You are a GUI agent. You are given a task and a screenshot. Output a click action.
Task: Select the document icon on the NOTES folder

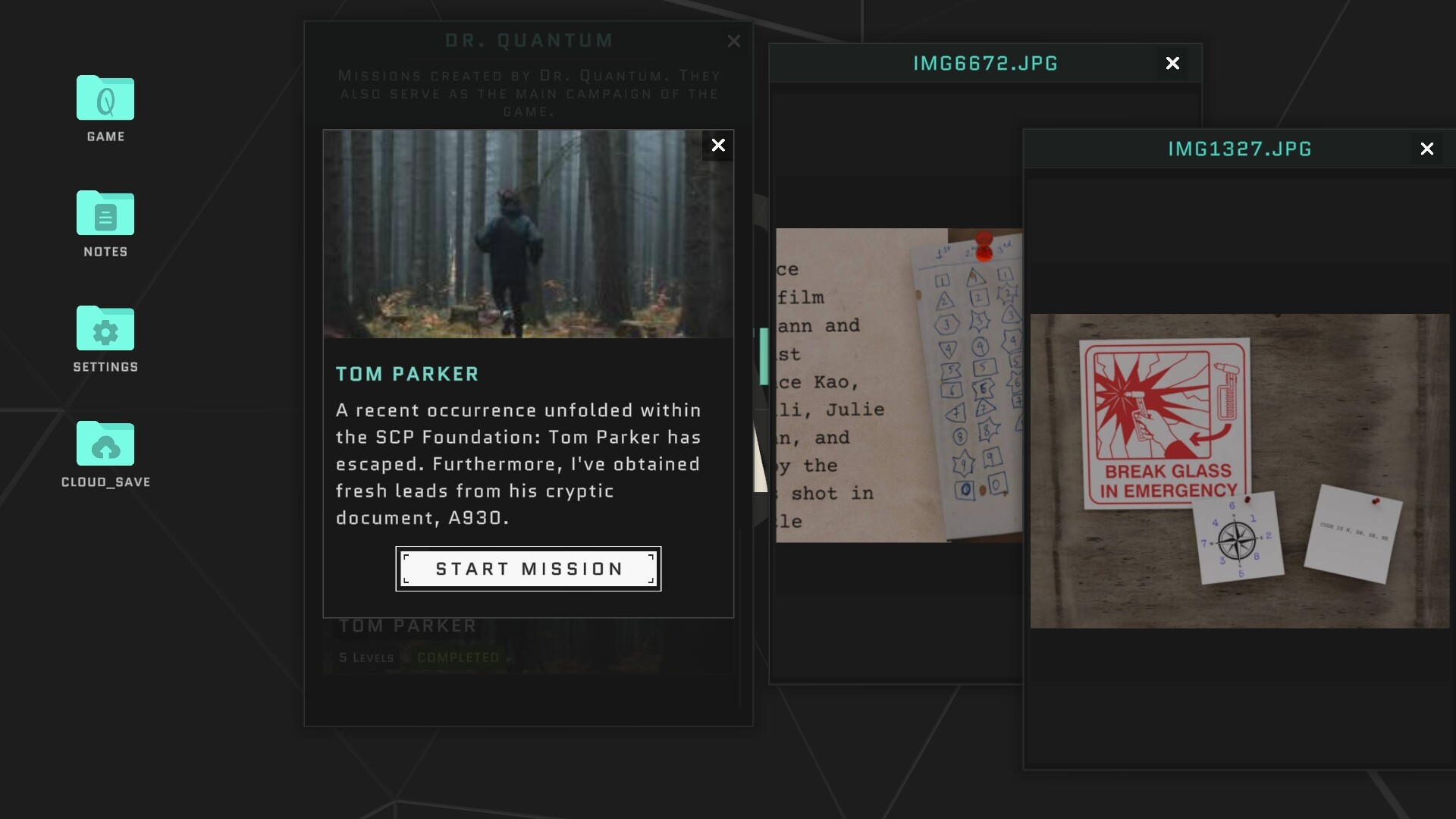[x=105, y=218]
